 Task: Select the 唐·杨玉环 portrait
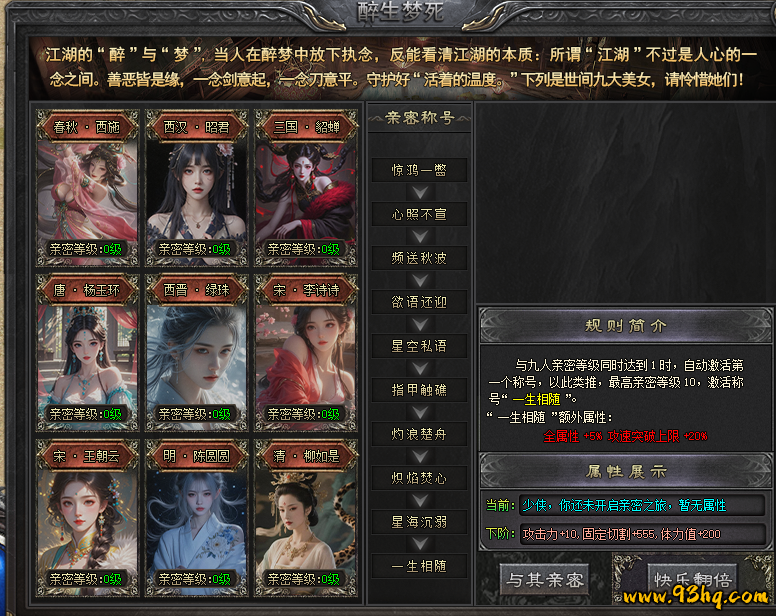(x=86, y=349)
